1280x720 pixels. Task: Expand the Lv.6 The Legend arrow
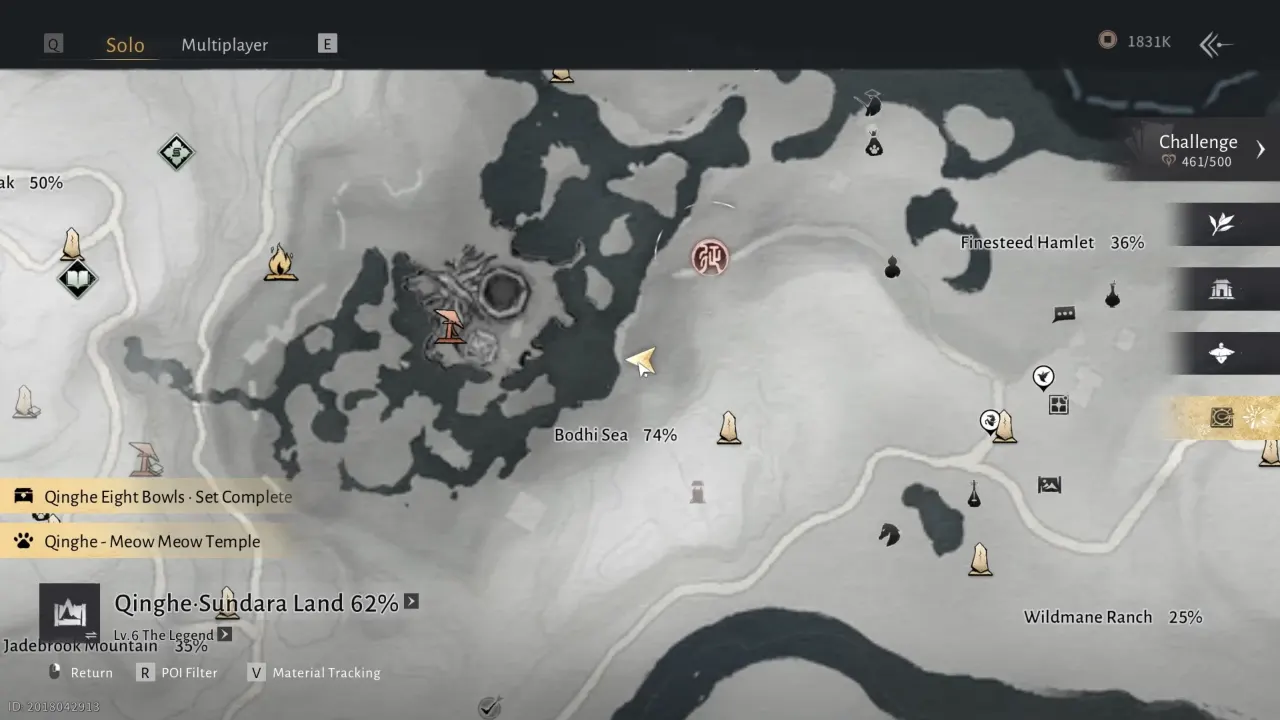[224, 633]
